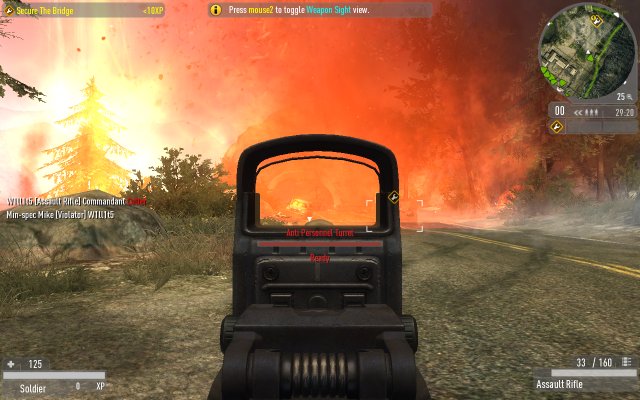Click the yellow objective waypoint beside the sight
This screenshot has width=640, height=400.
point(394,197)
